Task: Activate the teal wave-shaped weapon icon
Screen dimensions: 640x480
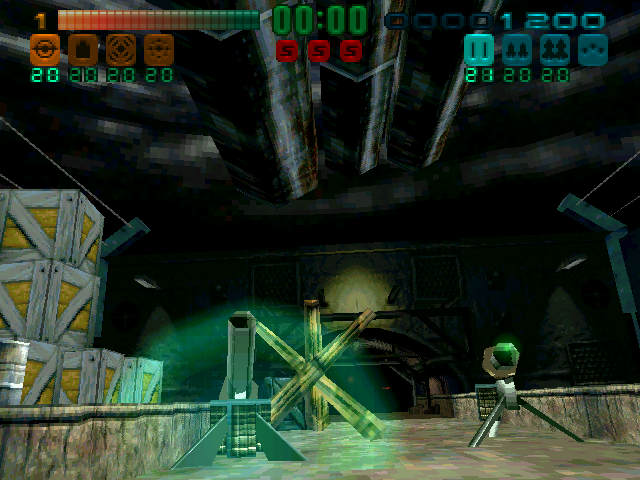Action: point(593,49)
